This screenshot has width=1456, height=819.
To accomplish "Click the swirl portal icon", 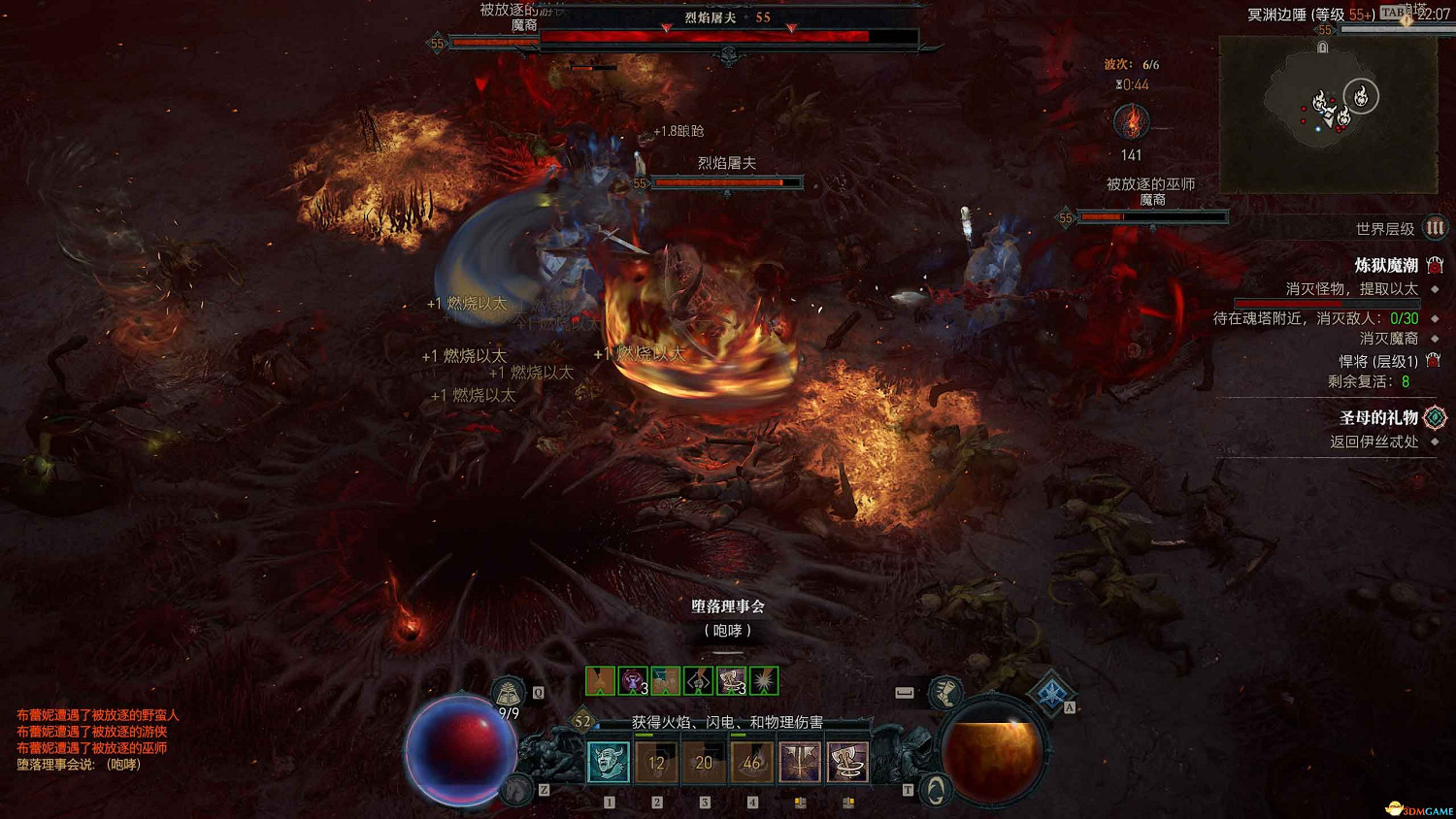I will point(935,791).
